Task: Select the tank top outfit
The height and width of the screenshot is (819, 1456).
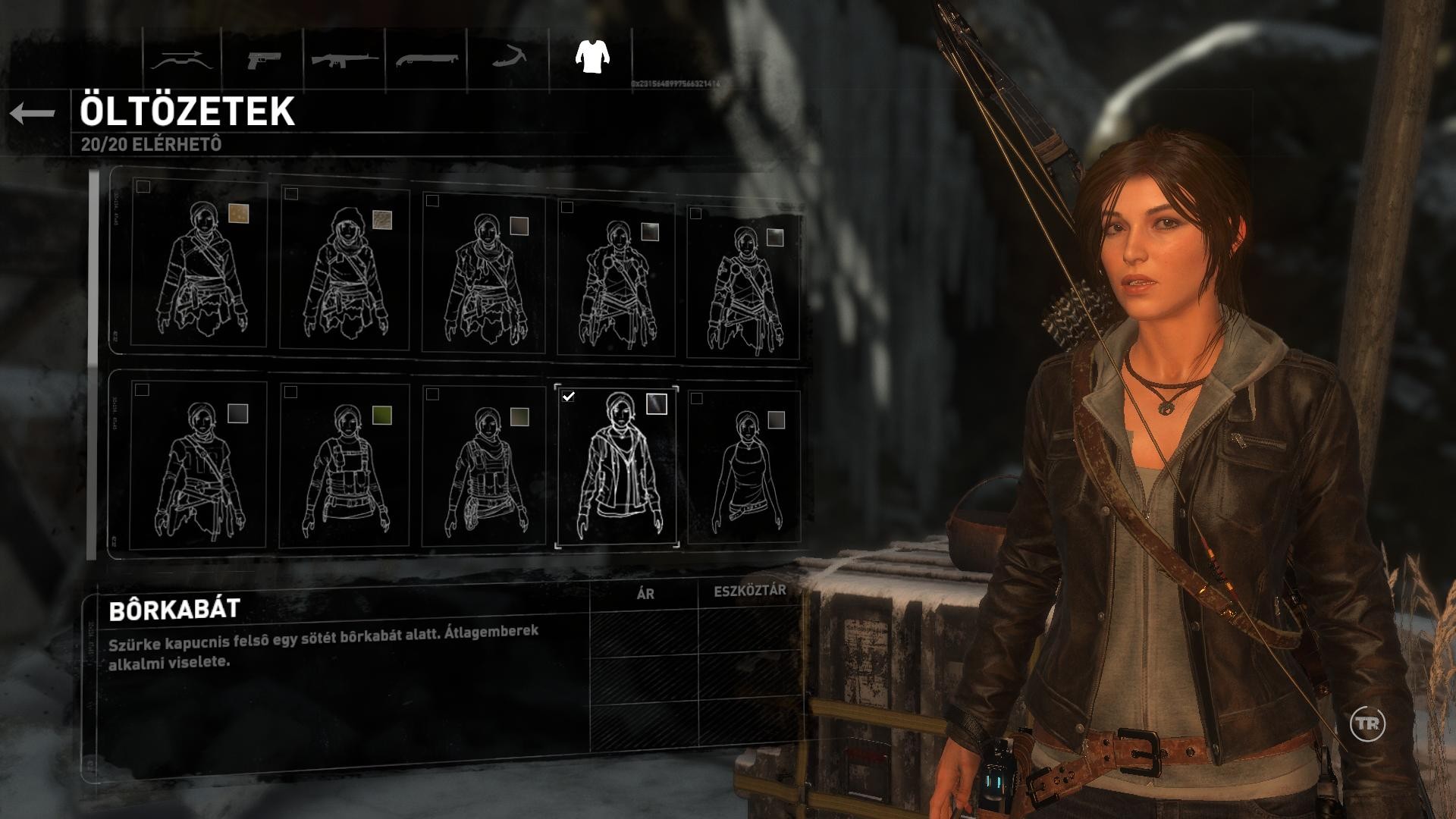Action: pos(743,469)
